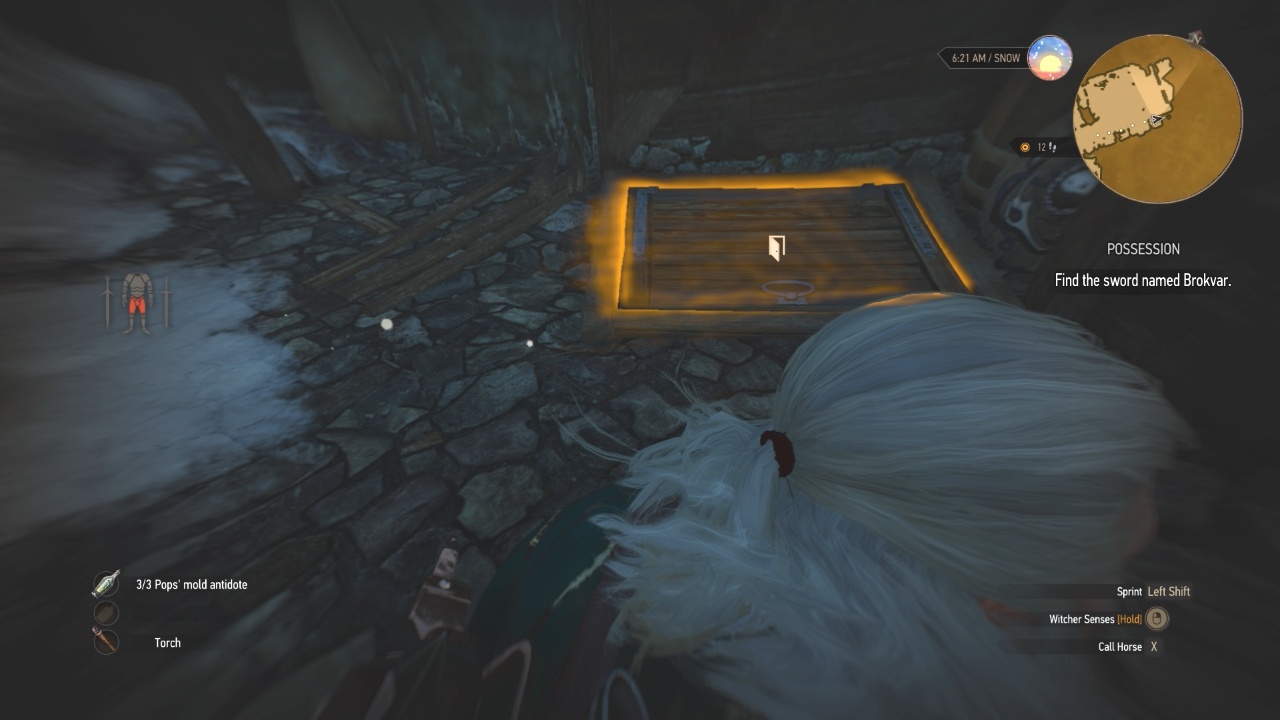The image size is (1280, 720).
Task: Select the Possession quest tracker title
Action: point(1143,249)
